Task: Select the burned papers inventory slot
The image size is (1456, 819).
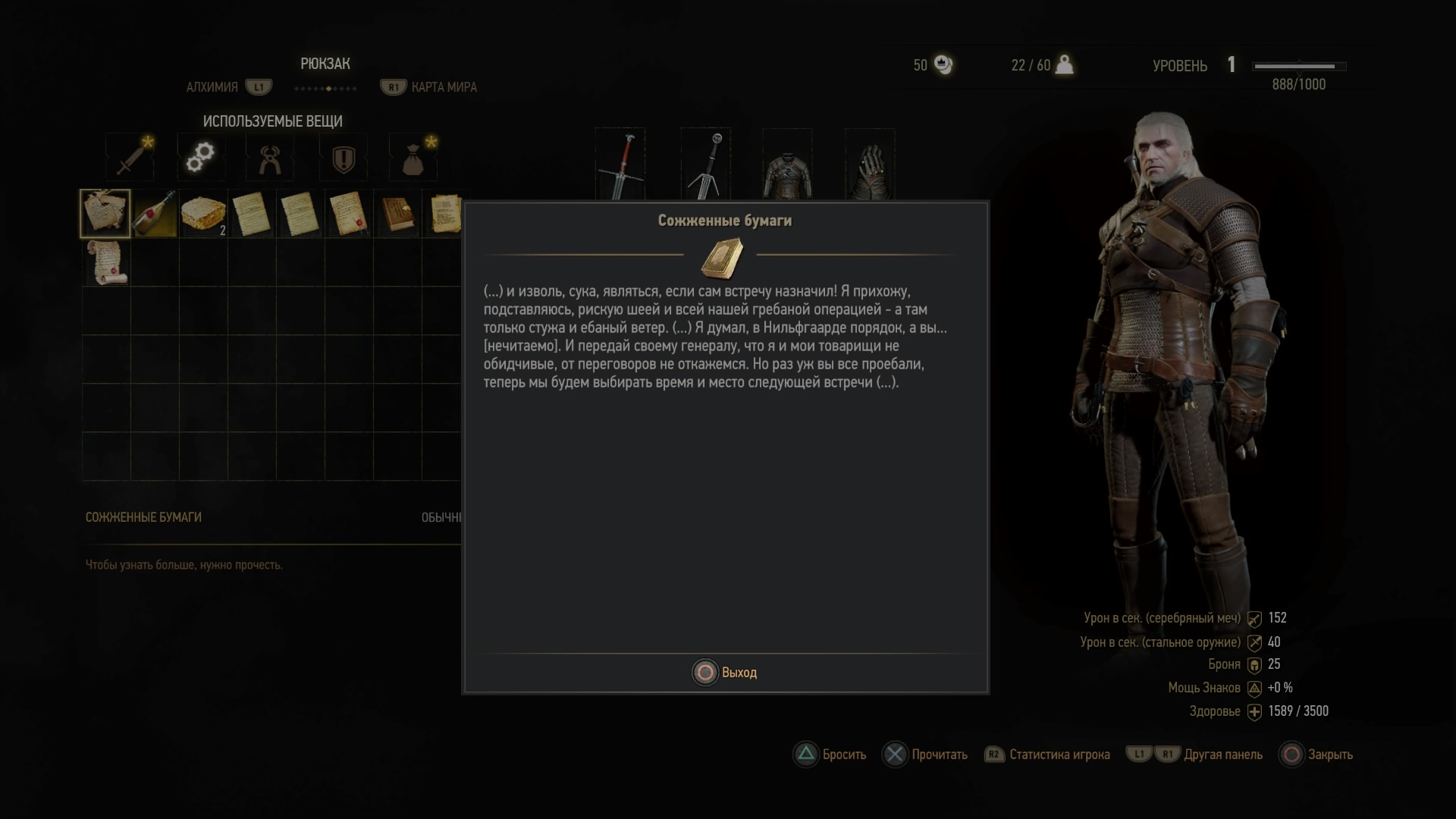Action: pos(105,213)
